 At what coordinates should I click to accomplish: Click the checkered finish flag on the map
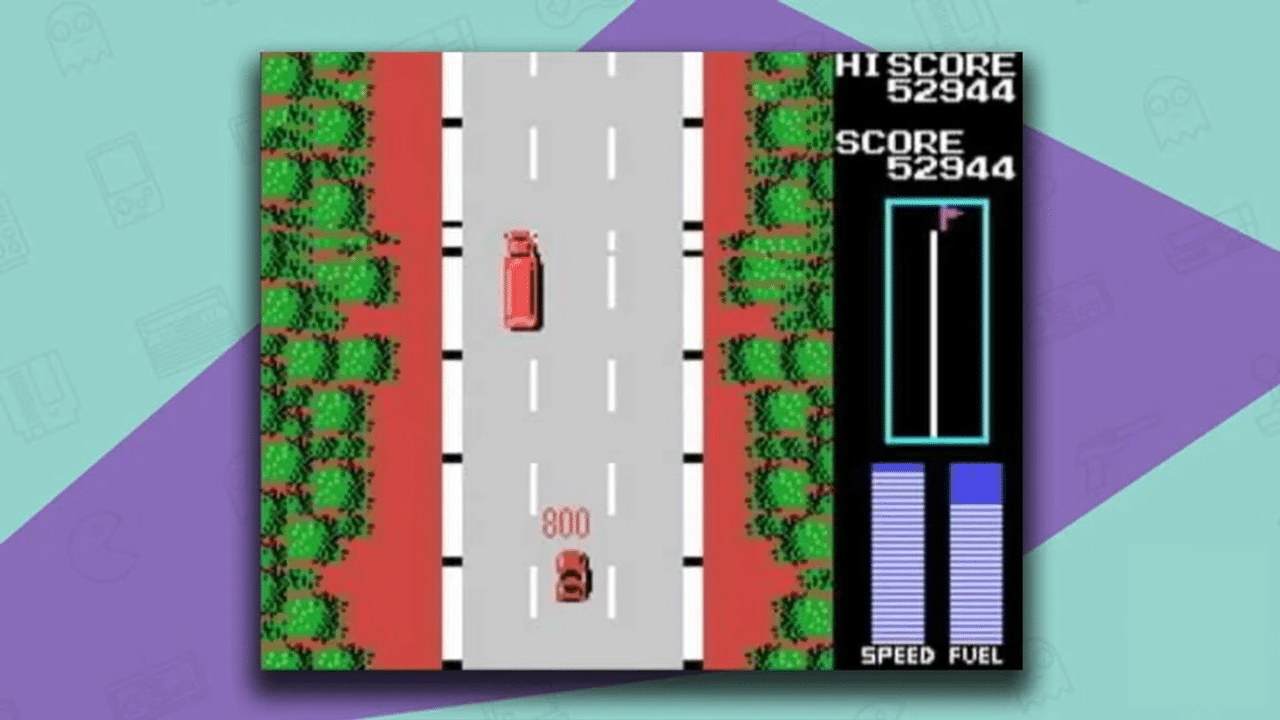click(948, 216)
